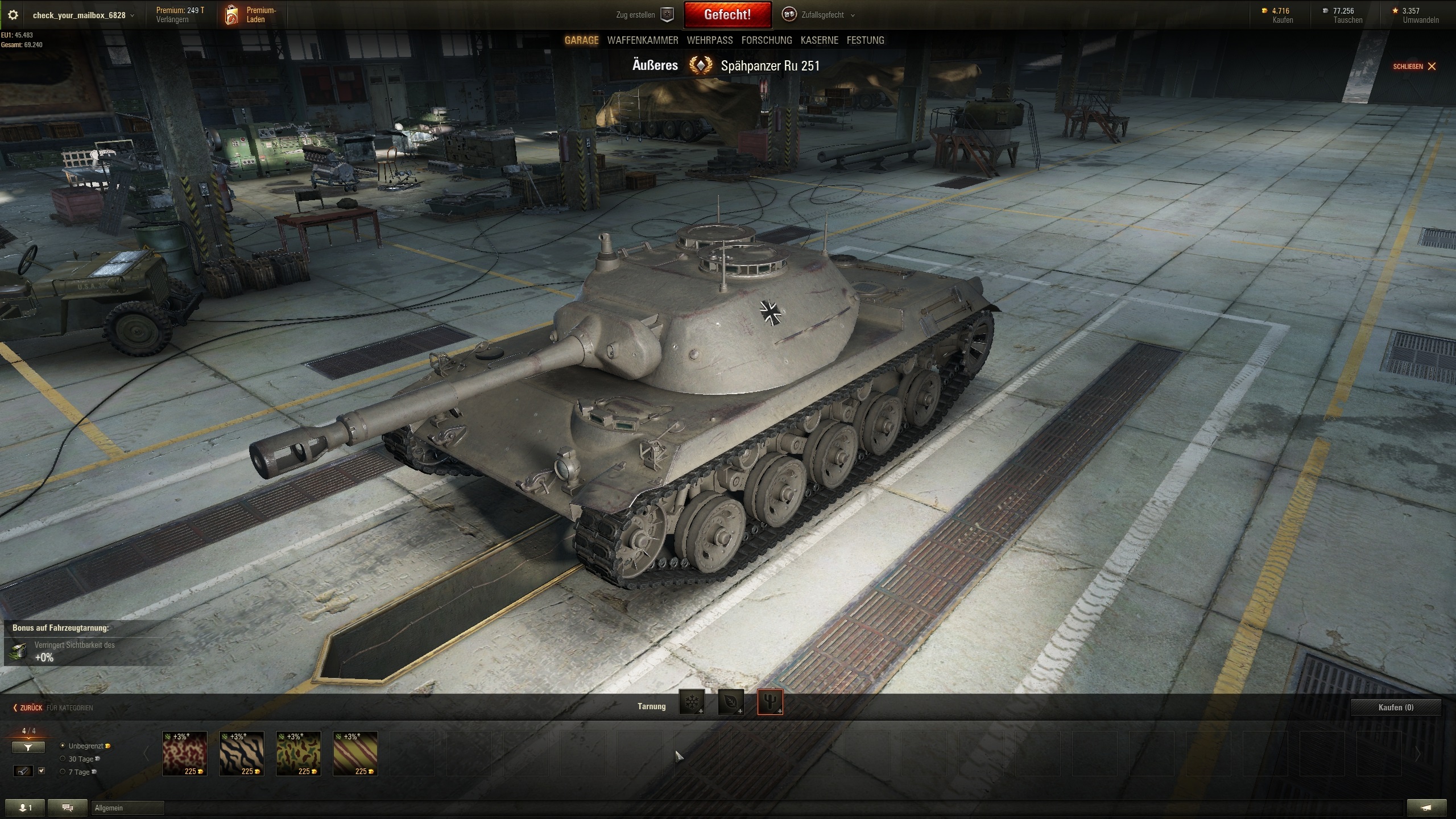
Task: Choose the black tiger-stripe camouflage pattern
Action: [x=242, y=754]
